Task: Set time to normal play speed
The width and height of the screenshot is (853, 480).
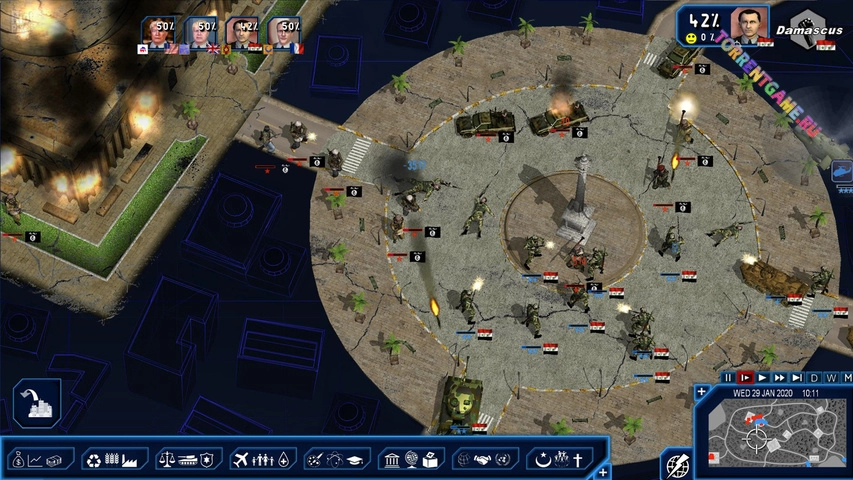Action: click(762, 378)
